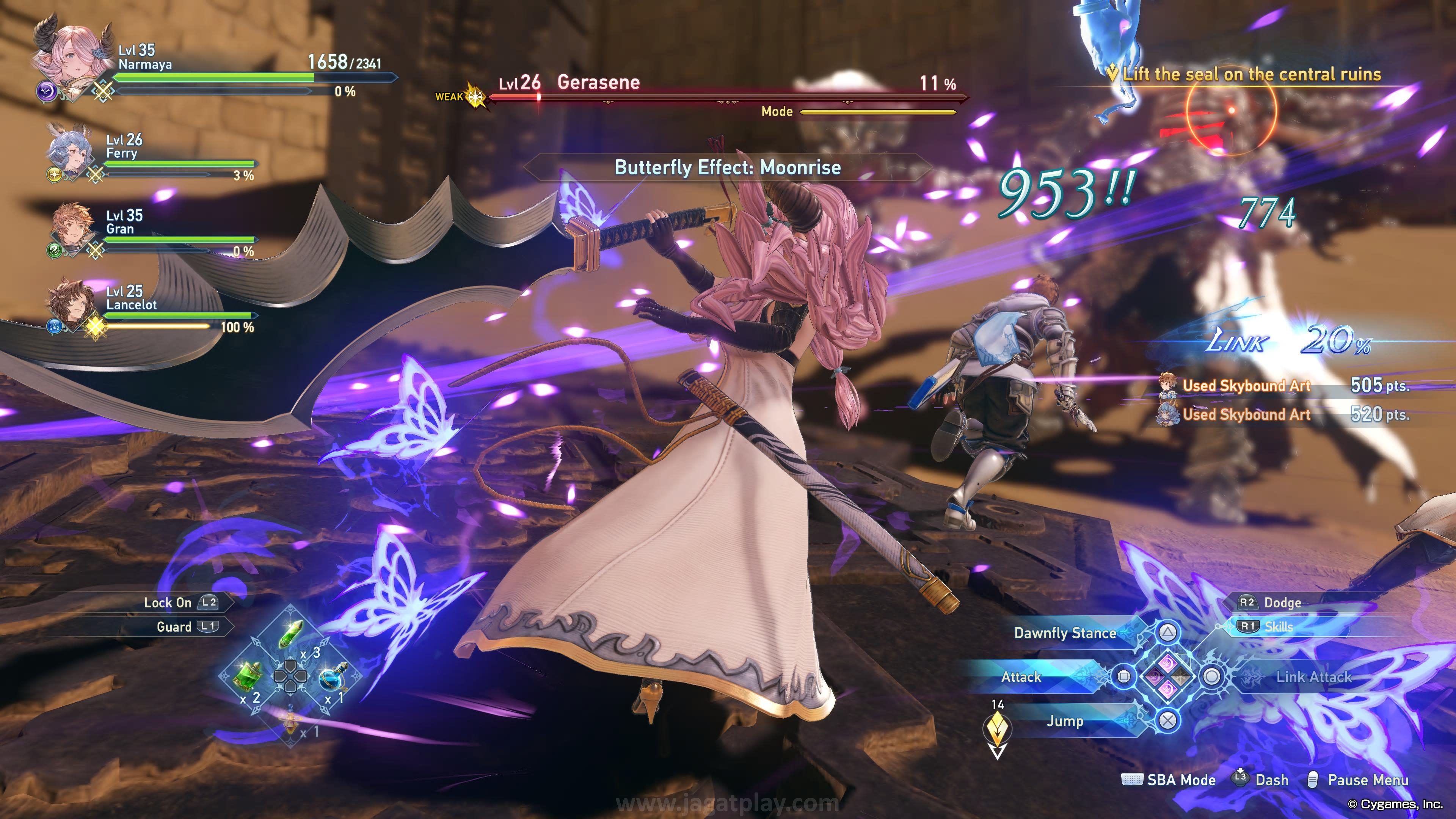Image resolution: width=1456 pixels, height=819 pixels.
Task: Select the blue round flask slot
Action: [x=334, y=677]
